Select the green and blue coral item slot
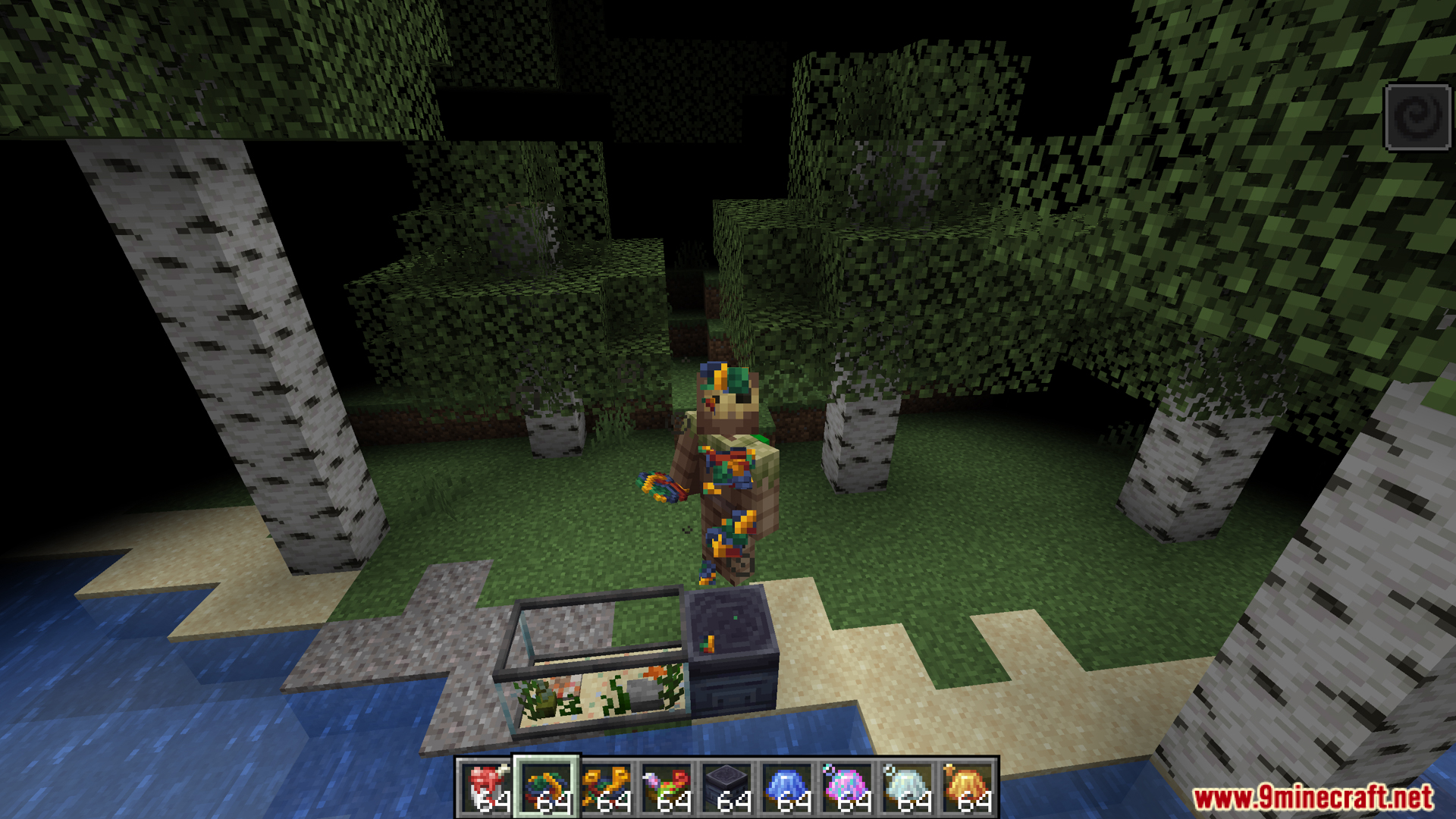The height and width of the screenshot is (819, 1456). [547, 788]
